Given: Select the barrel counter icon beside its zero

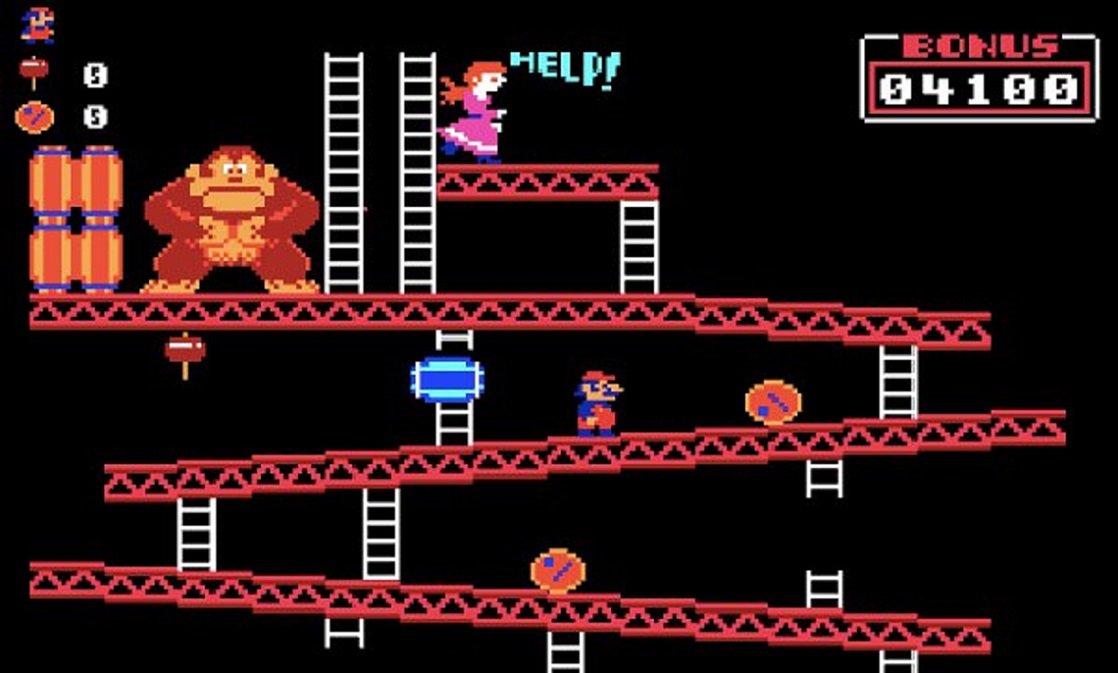Looking at the screenshot, I should 33,117.
